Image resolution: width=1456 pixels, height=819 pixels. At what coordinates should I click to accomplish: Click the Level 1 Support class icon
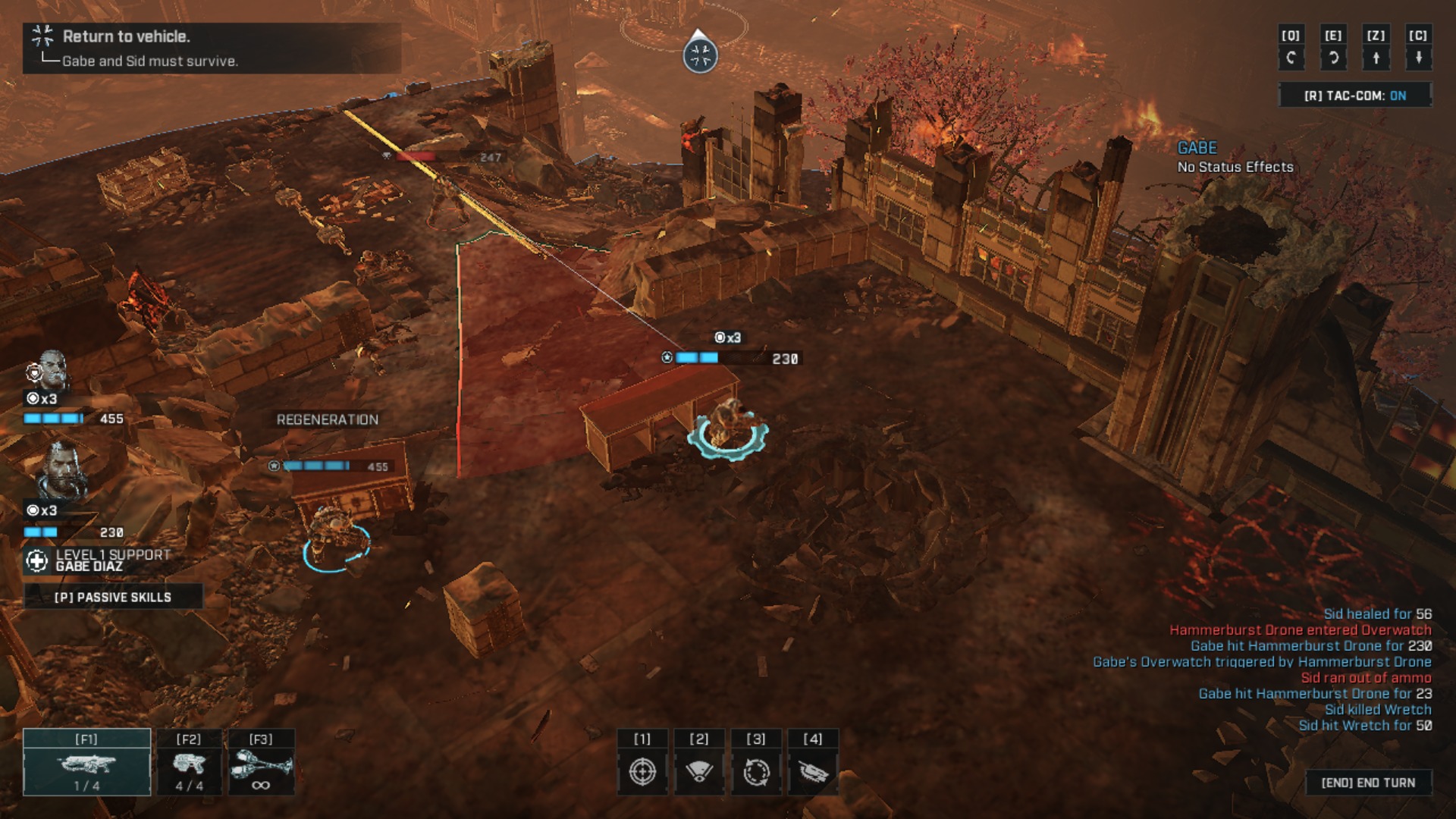coord(36,560)
